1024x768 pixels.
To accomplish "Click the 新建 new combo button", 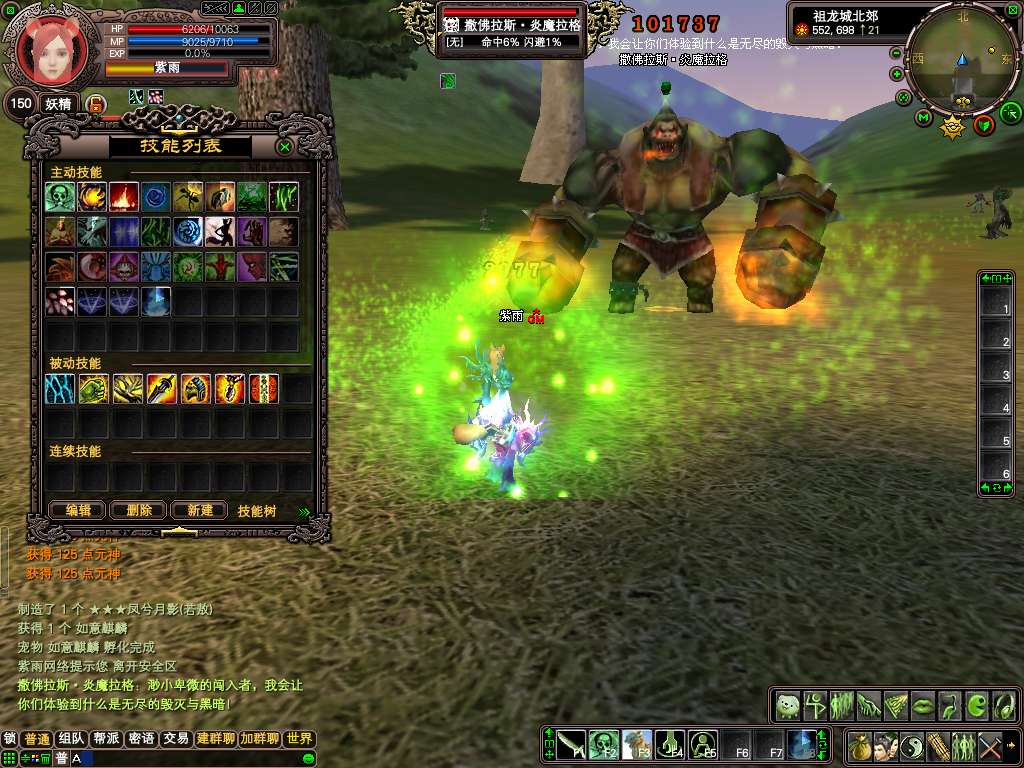I will [199, 510].
